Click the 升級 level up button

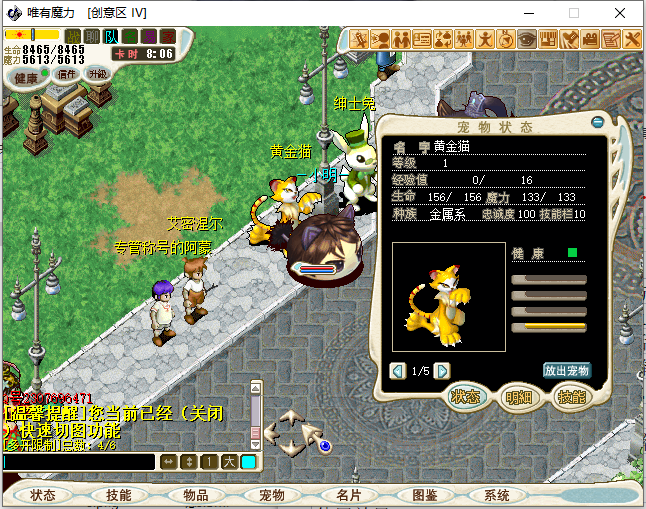[98, 74]
